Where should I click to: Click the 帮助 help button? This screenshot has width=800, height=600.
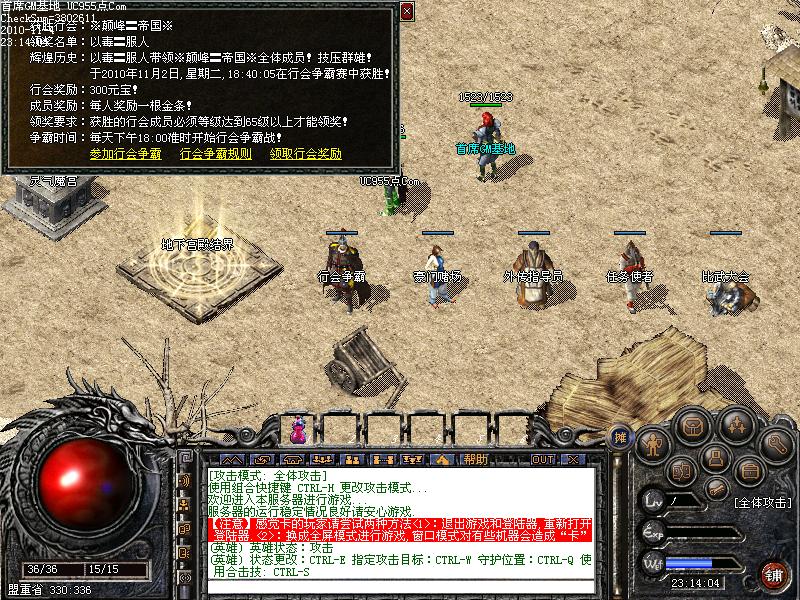coord(475,459)
